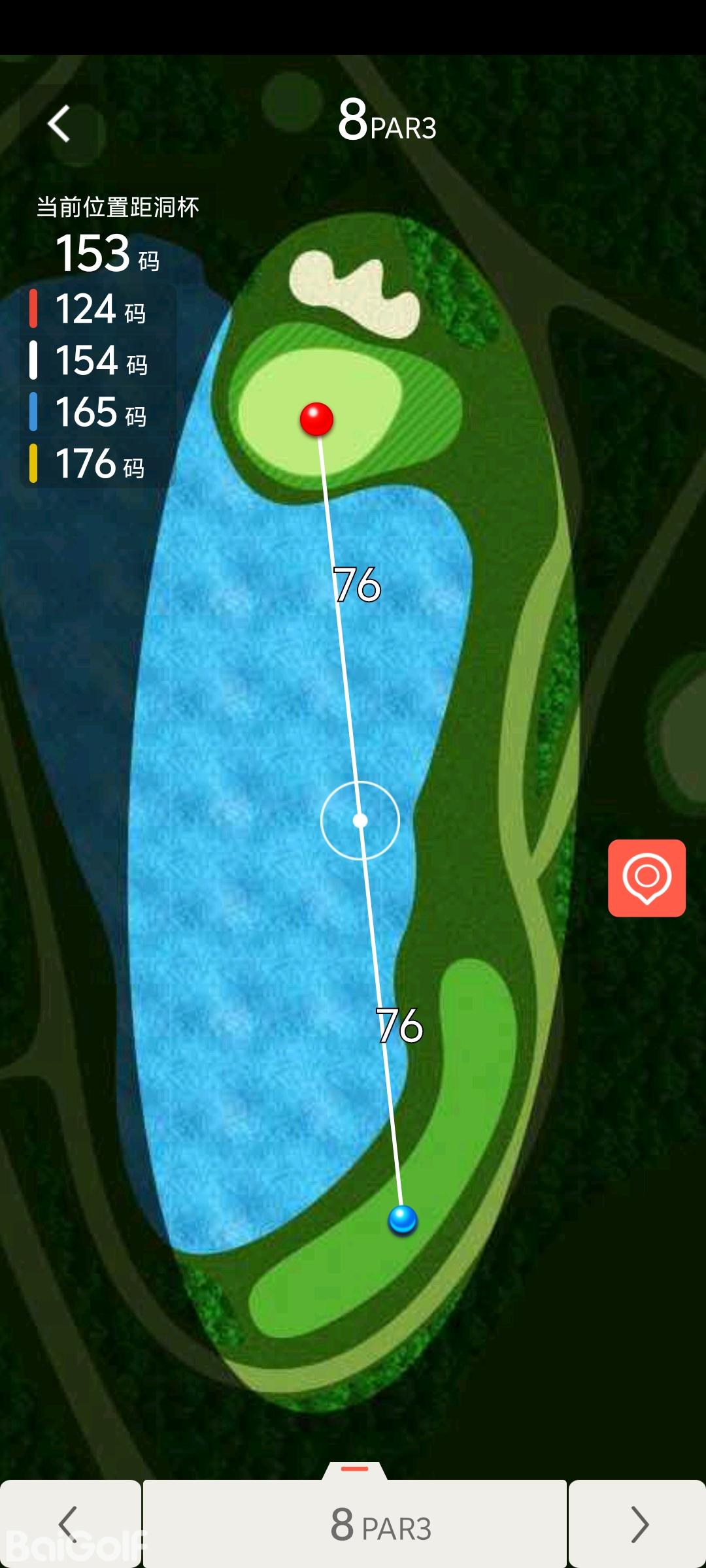Tap the orange location pin button
This screenshot has width=706, height=1568.
(x=647, y=877)
